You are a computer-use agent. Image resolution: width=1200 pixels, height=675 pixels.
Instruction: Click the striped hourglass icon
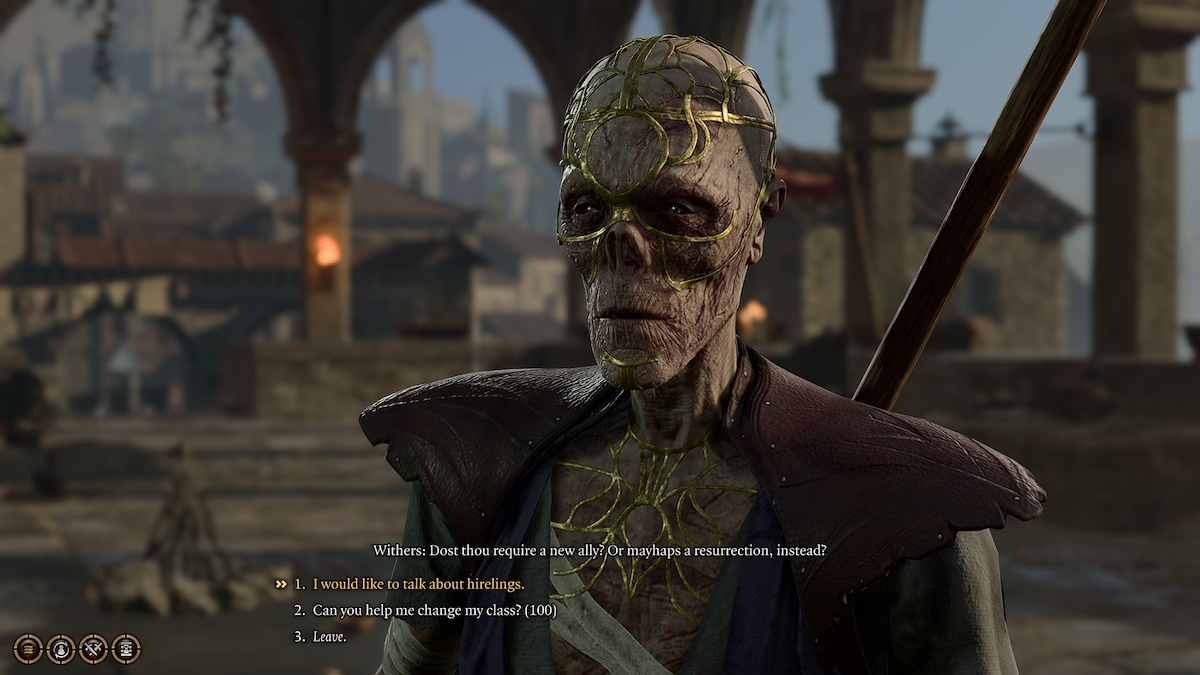tap(126, 649)
